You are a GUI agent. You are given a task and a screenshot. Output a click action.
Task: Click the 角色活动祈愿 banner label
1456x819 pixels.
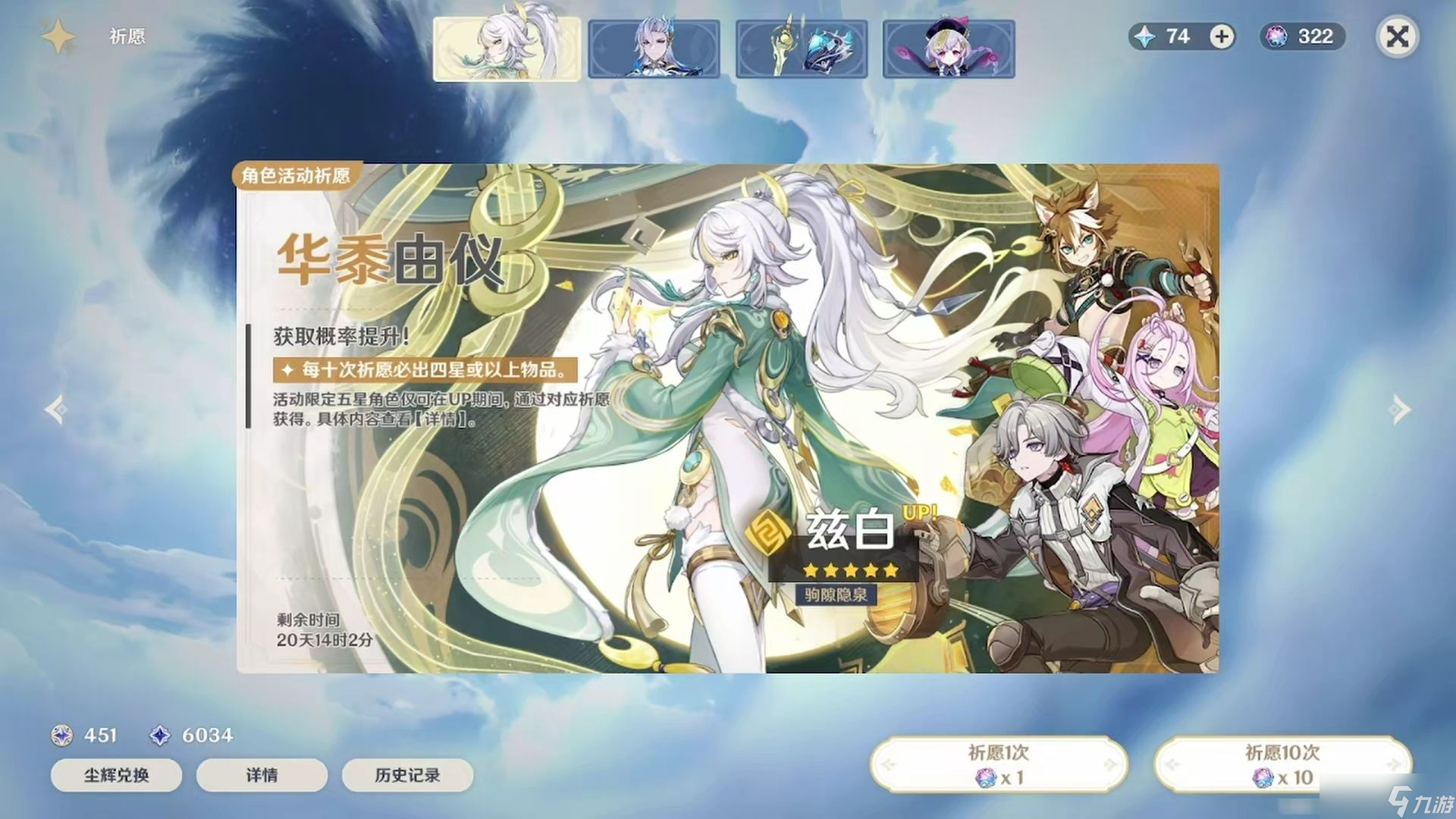[297, 175]
